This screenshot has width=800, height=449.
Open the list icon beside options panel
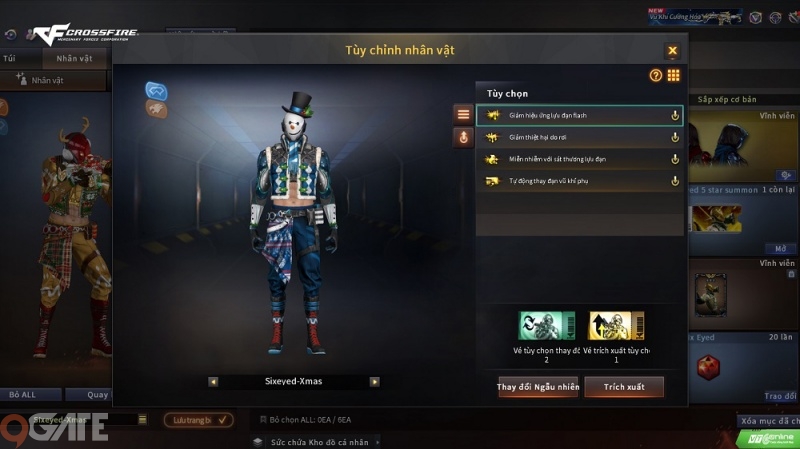pos(463,114)
